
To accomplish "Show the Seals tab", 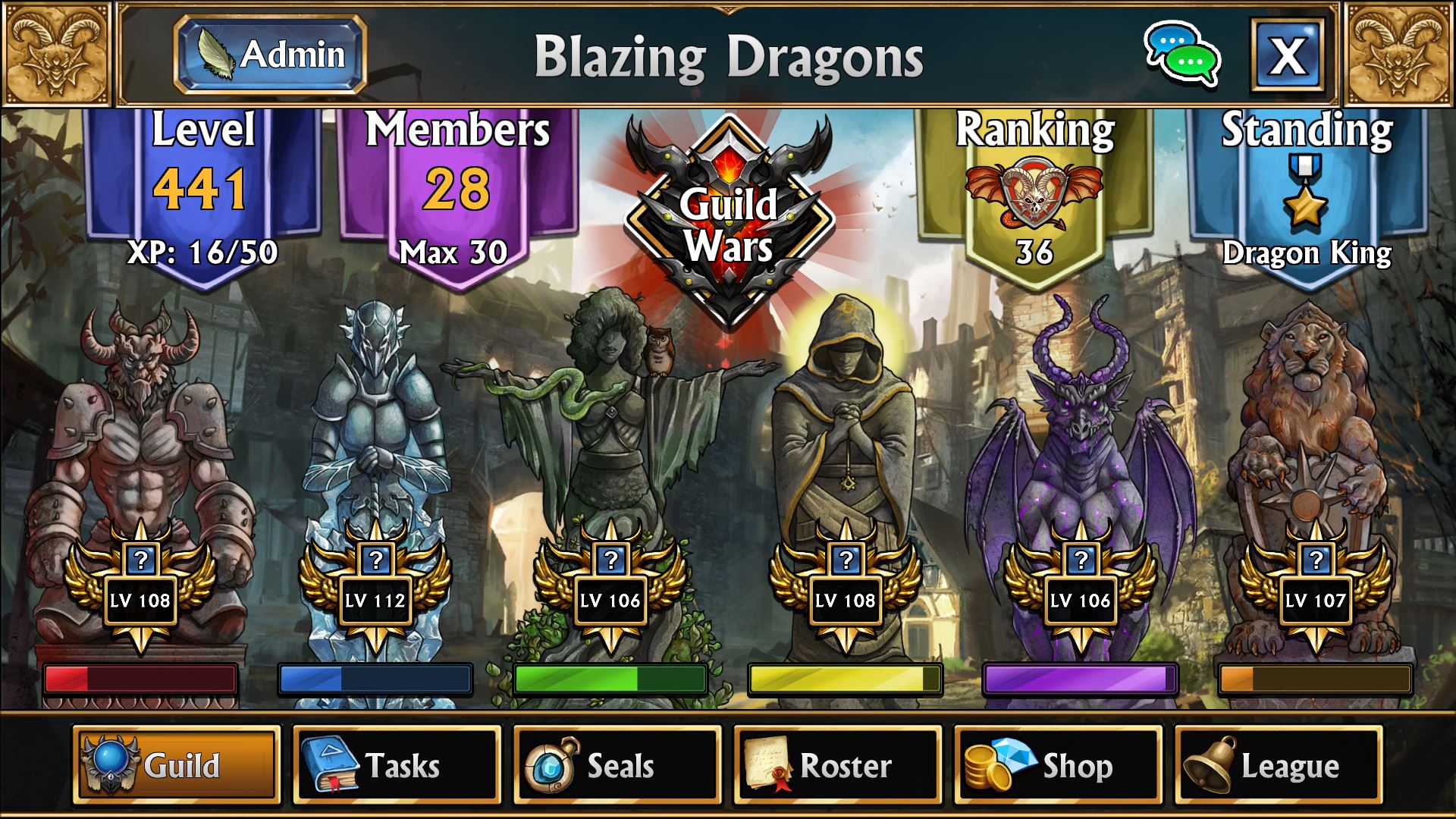I will pyautogui.click(x=617, y=764).
